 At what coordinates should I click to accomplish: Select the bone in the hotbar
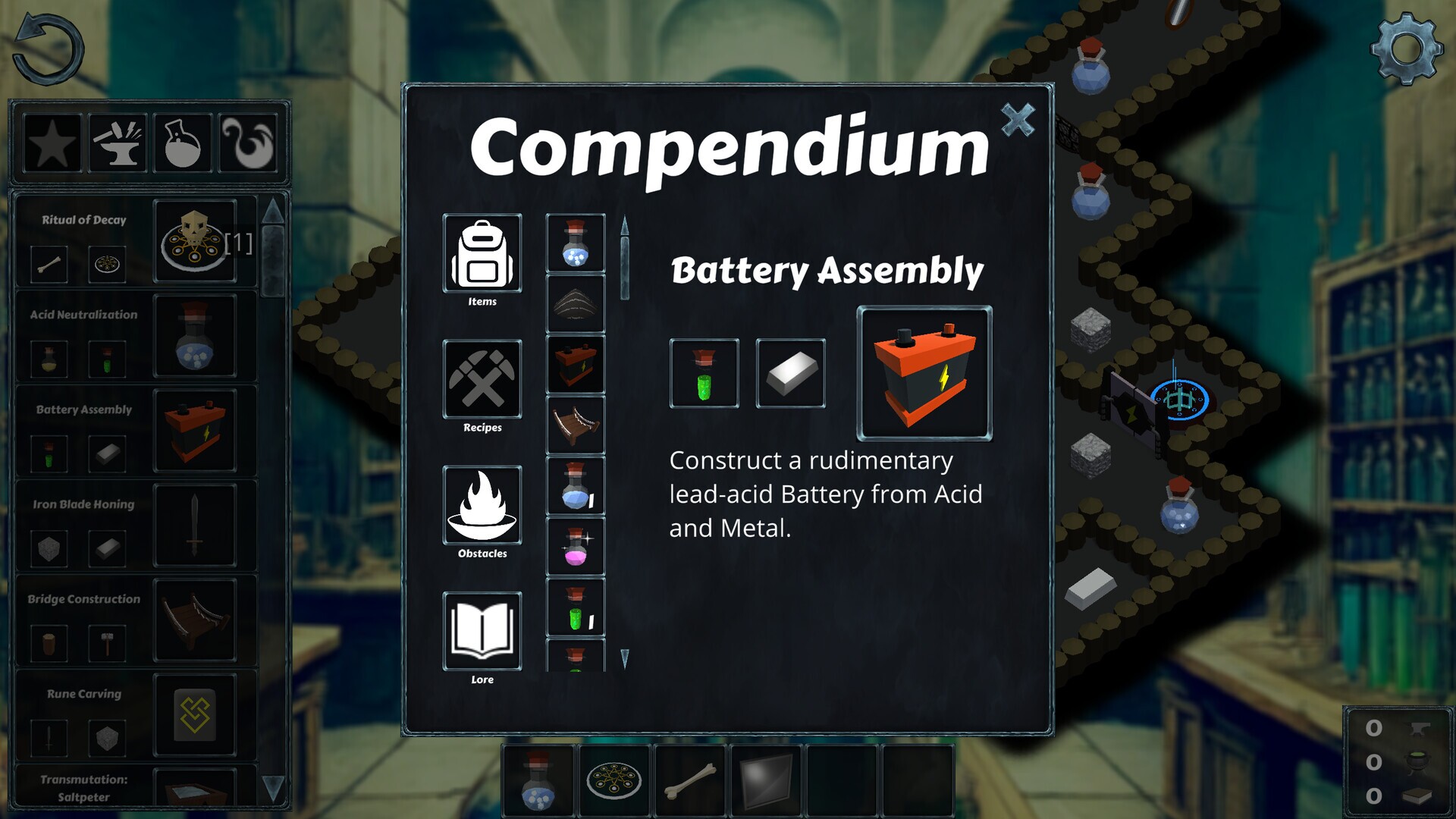click(690, 781)
